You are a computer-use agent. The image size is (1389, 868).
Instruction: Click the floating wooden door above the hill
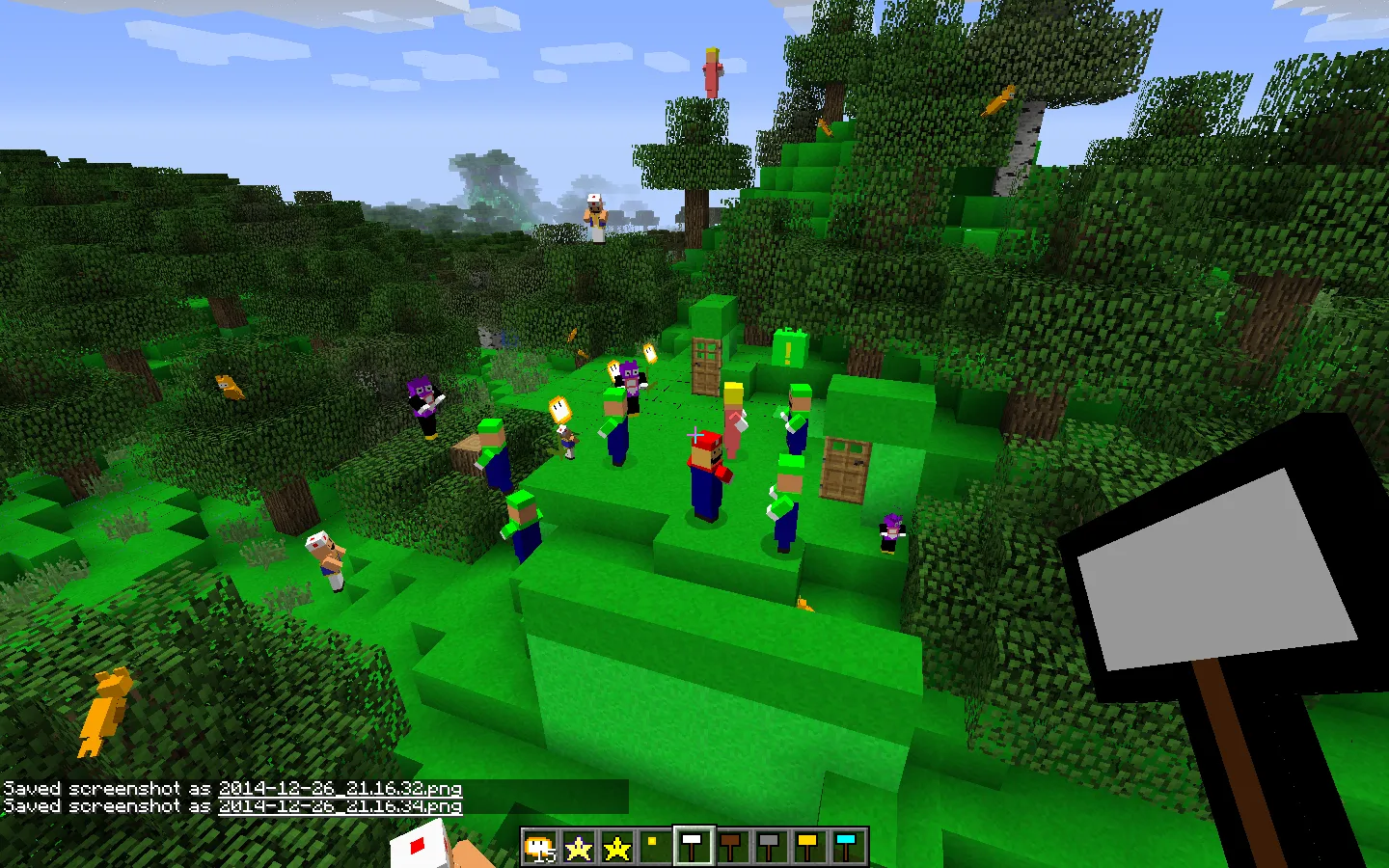click(705, 366)
